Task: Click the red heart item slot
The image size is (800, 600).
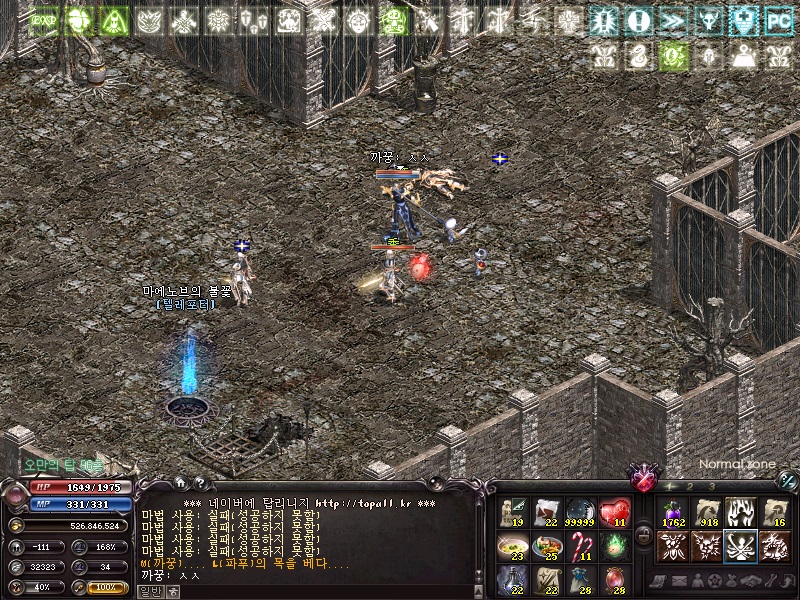Action: 614,512
